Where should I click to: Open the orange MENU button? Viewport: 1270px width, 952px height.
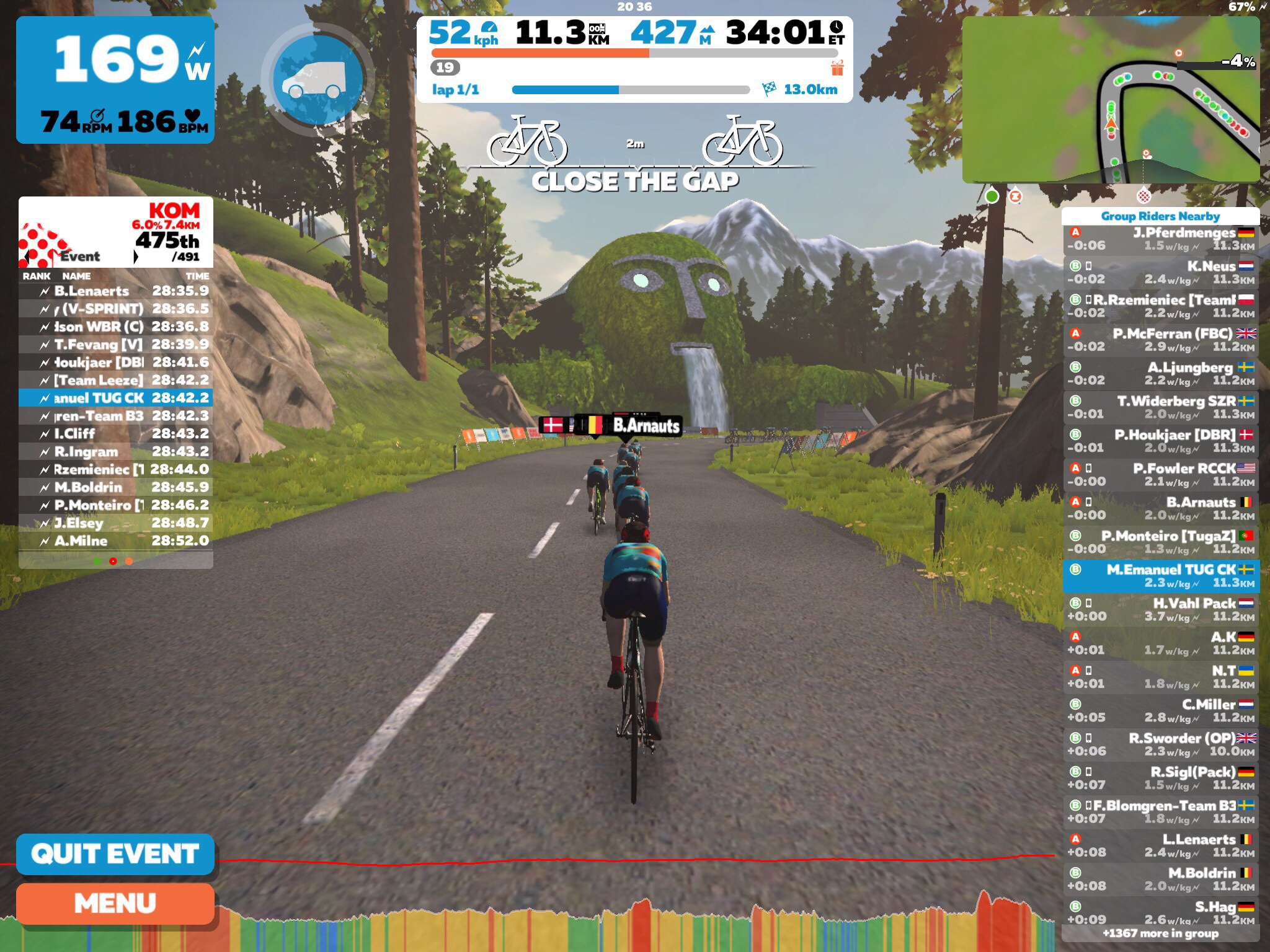115,904
